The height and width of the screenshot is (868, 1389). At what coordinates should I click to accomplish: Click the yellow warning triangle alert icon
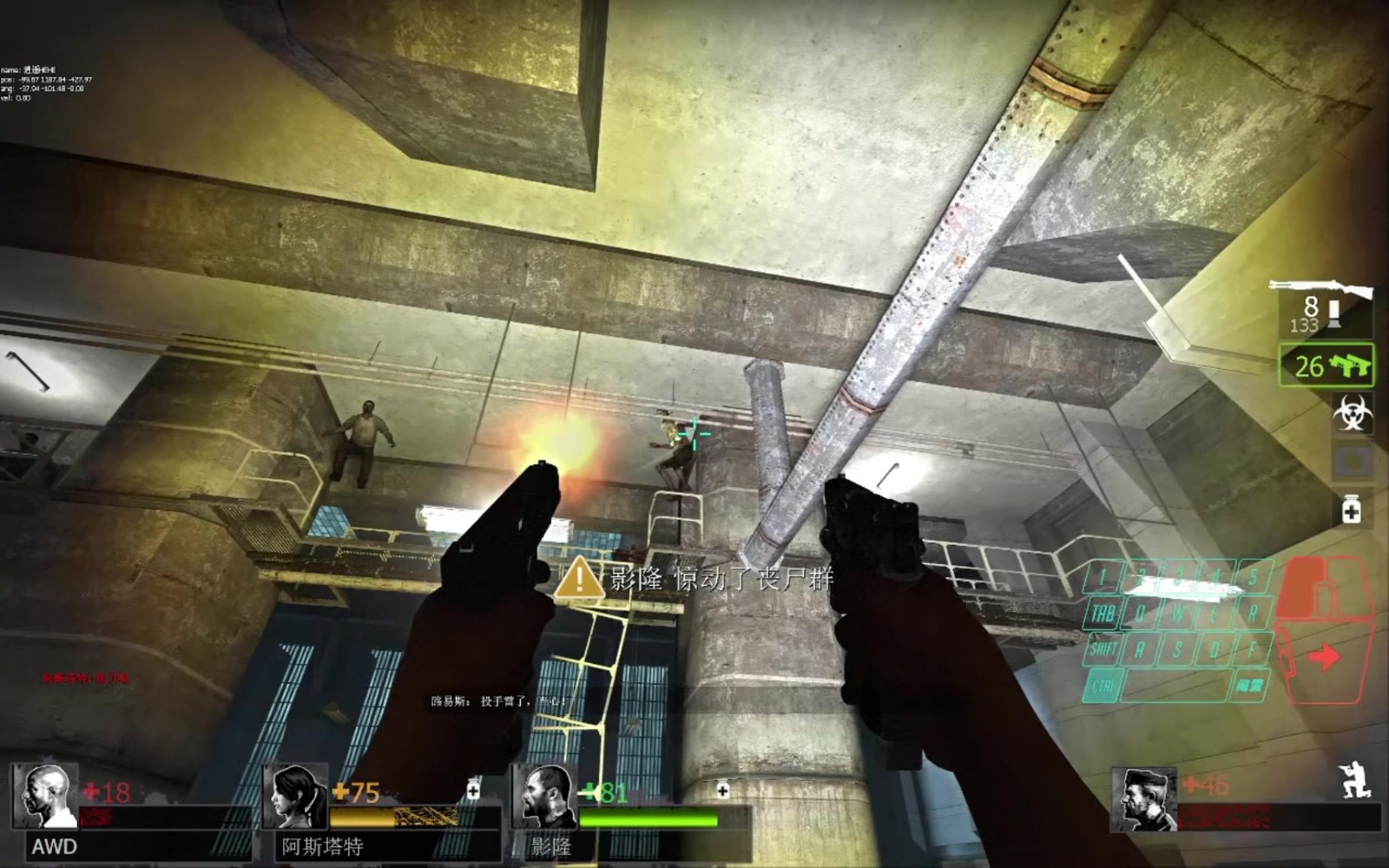(579, 579)
